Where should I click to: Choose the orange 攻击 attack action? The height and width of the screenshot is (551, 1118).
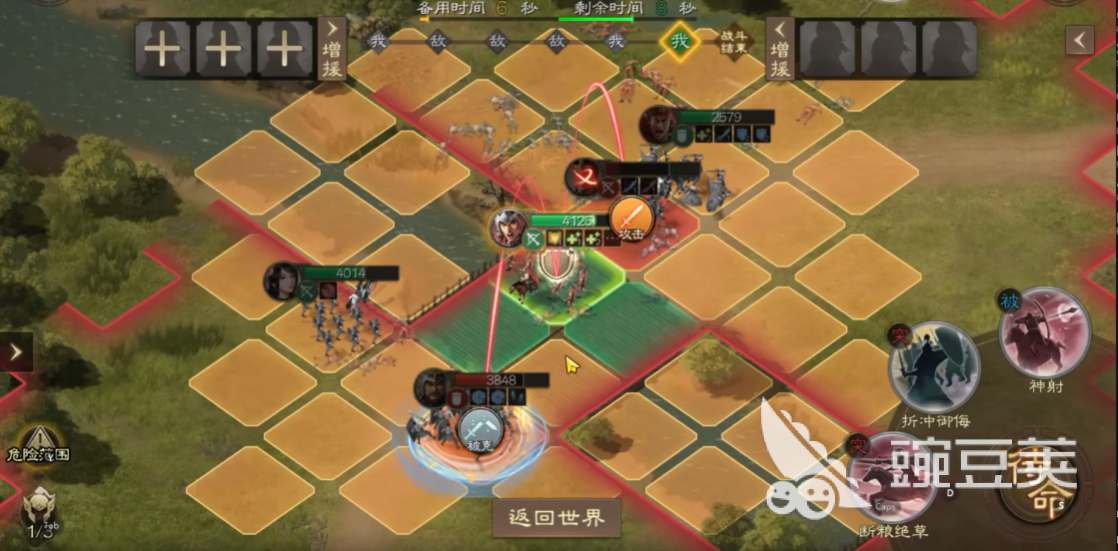(x=631, y=218)
